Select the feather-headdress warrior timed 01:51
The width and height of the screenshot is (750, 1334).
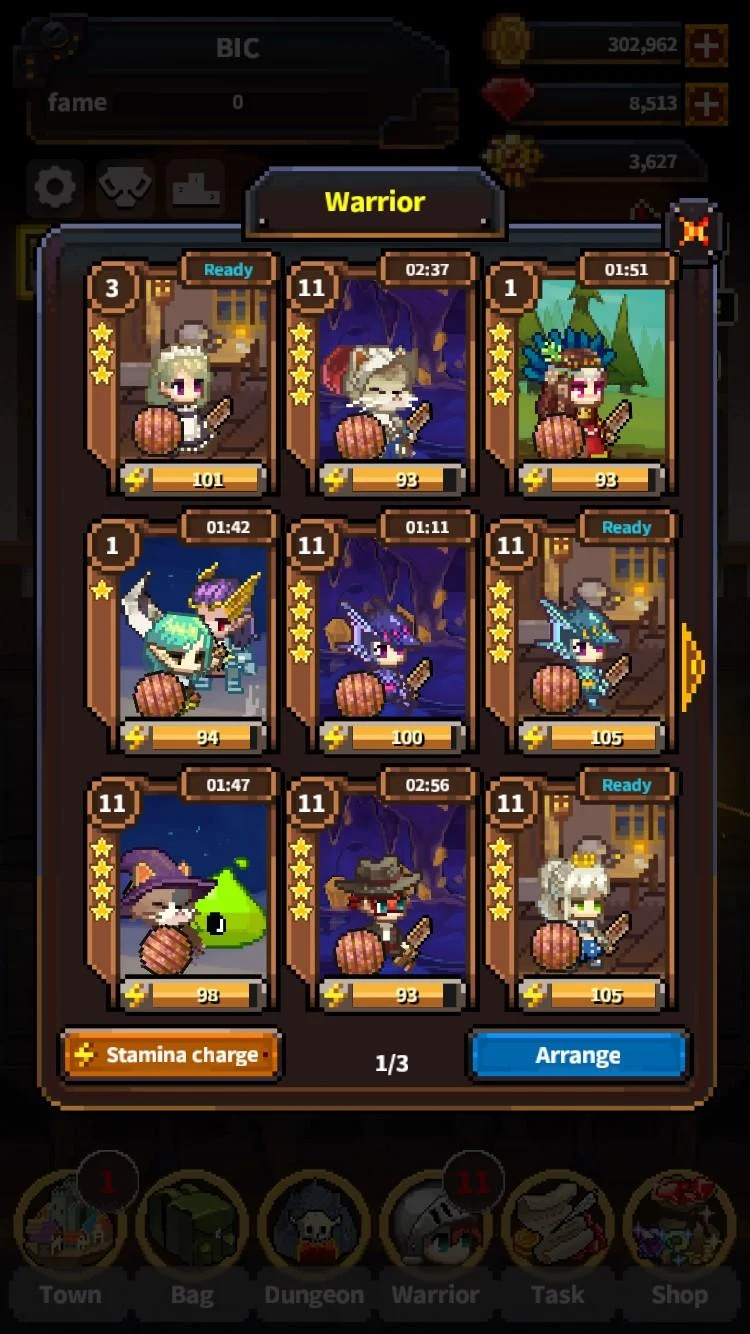[580, 376]
